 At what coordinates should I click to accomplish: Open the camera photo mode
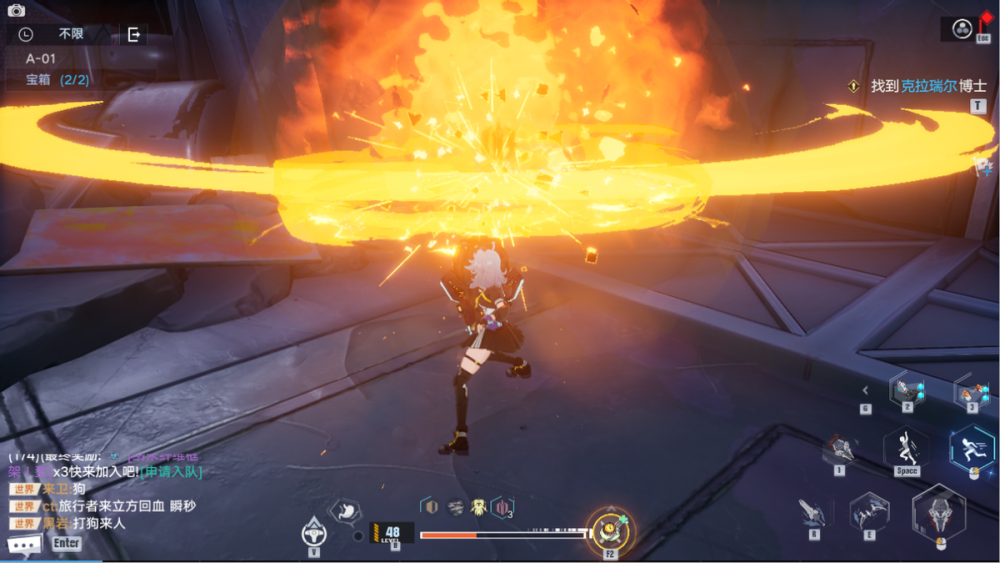[x=16, y=10]
